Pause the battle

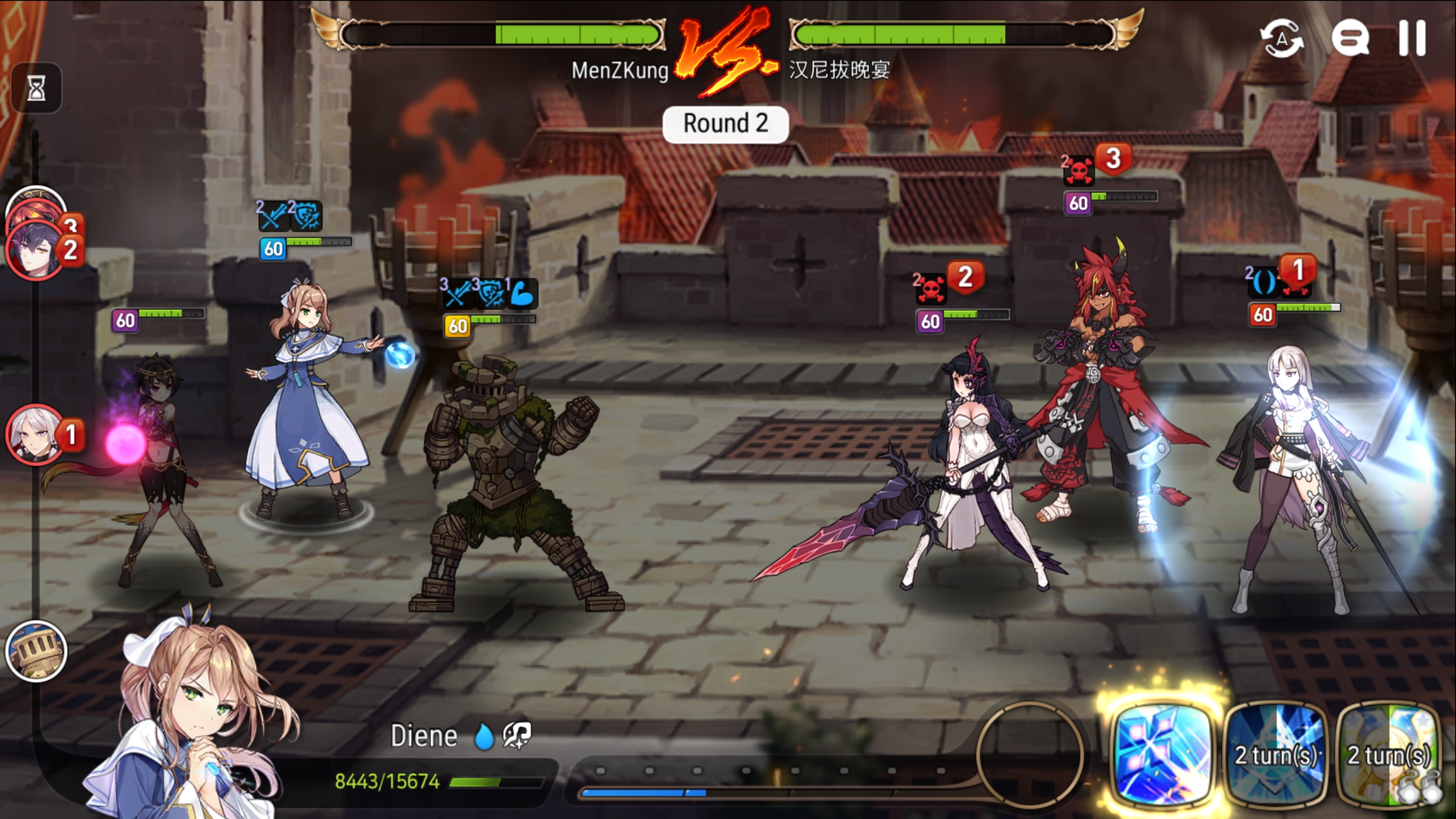click(x=1412, y=38)
